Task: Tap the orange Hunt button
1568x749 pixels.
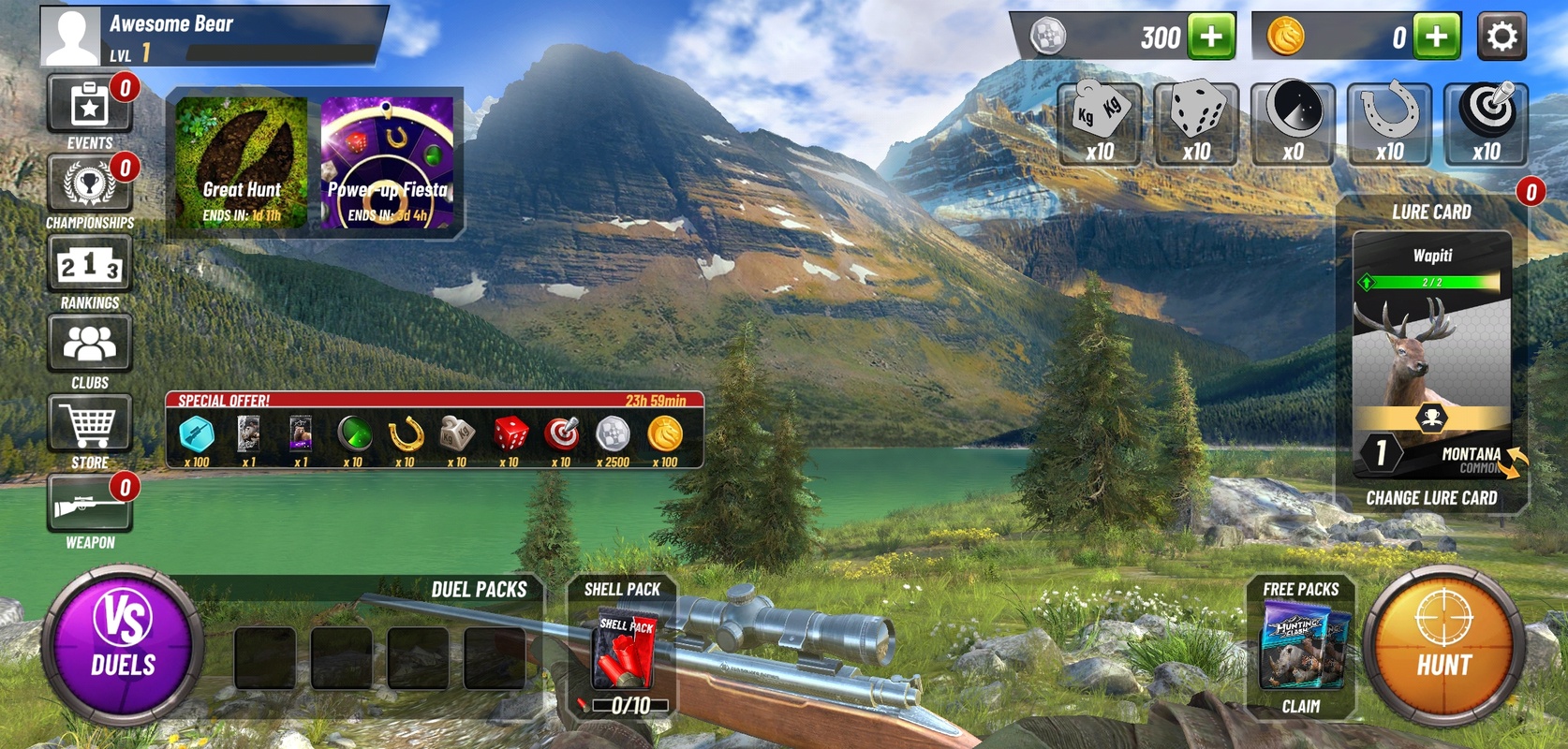Action: tap(1442, 645)
